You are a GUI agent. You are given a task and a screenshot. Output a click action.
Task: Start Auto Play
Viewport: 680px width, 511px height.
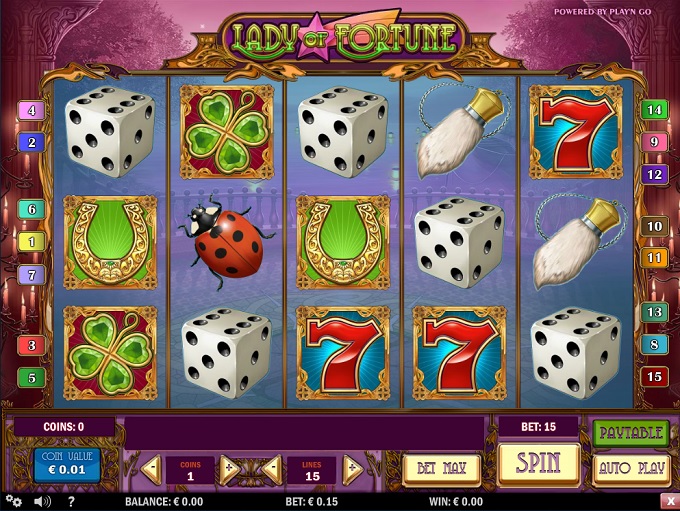[631, 467]
